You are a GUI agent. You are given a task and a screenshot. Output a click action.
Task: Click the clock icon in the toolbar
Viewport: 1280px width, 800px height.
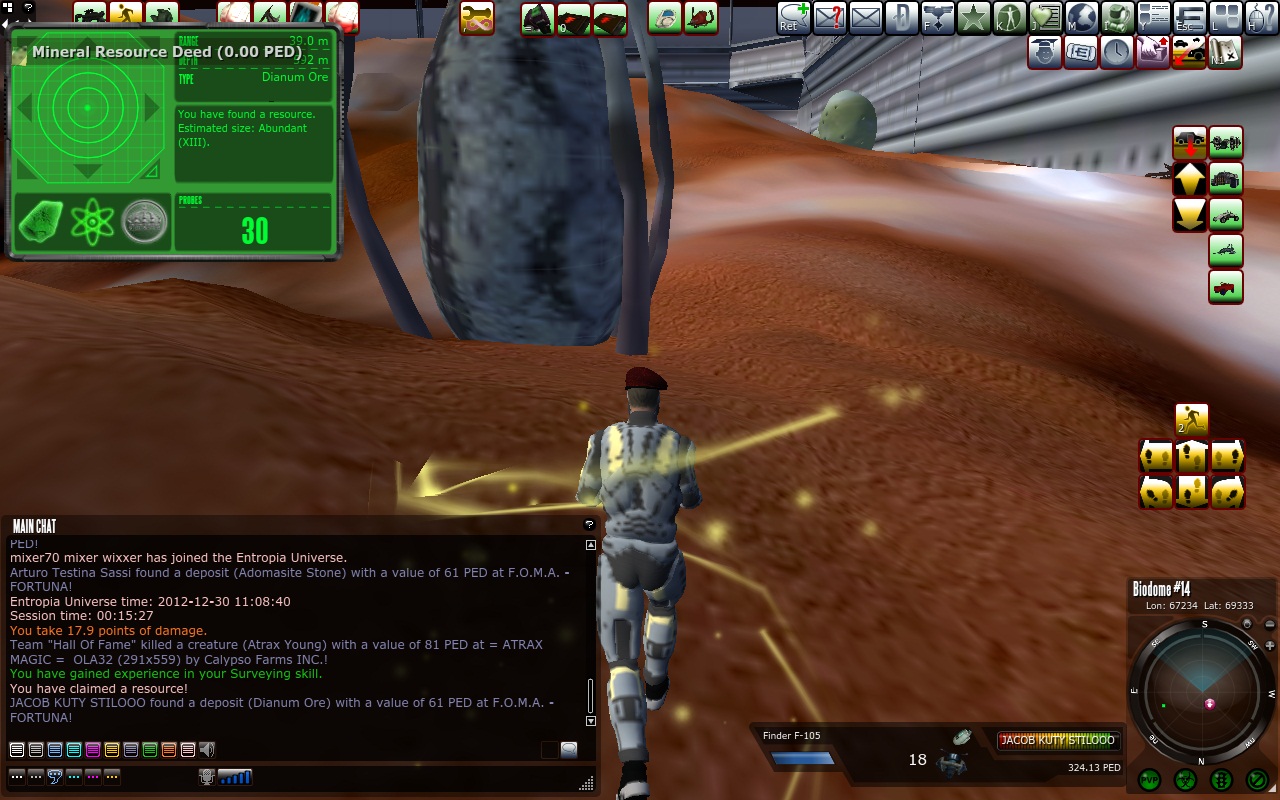(x=1117, y=52)
